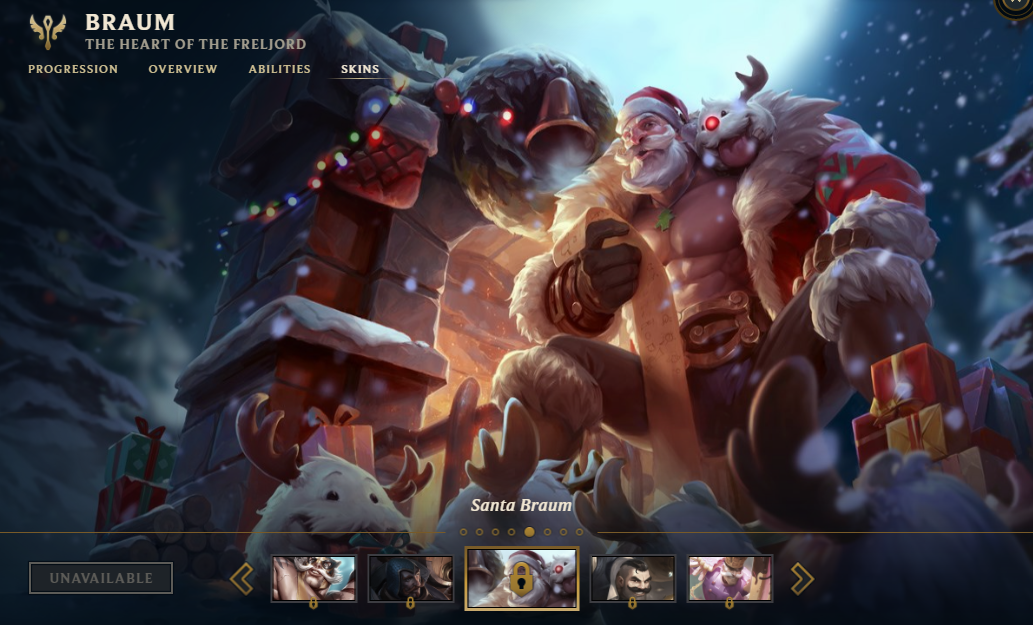Viewport: 1033px width, 625px height.
Task: Select the white-mustached Braum skin thumbnail
Action: pyautogui.click(x=313, y=578)
